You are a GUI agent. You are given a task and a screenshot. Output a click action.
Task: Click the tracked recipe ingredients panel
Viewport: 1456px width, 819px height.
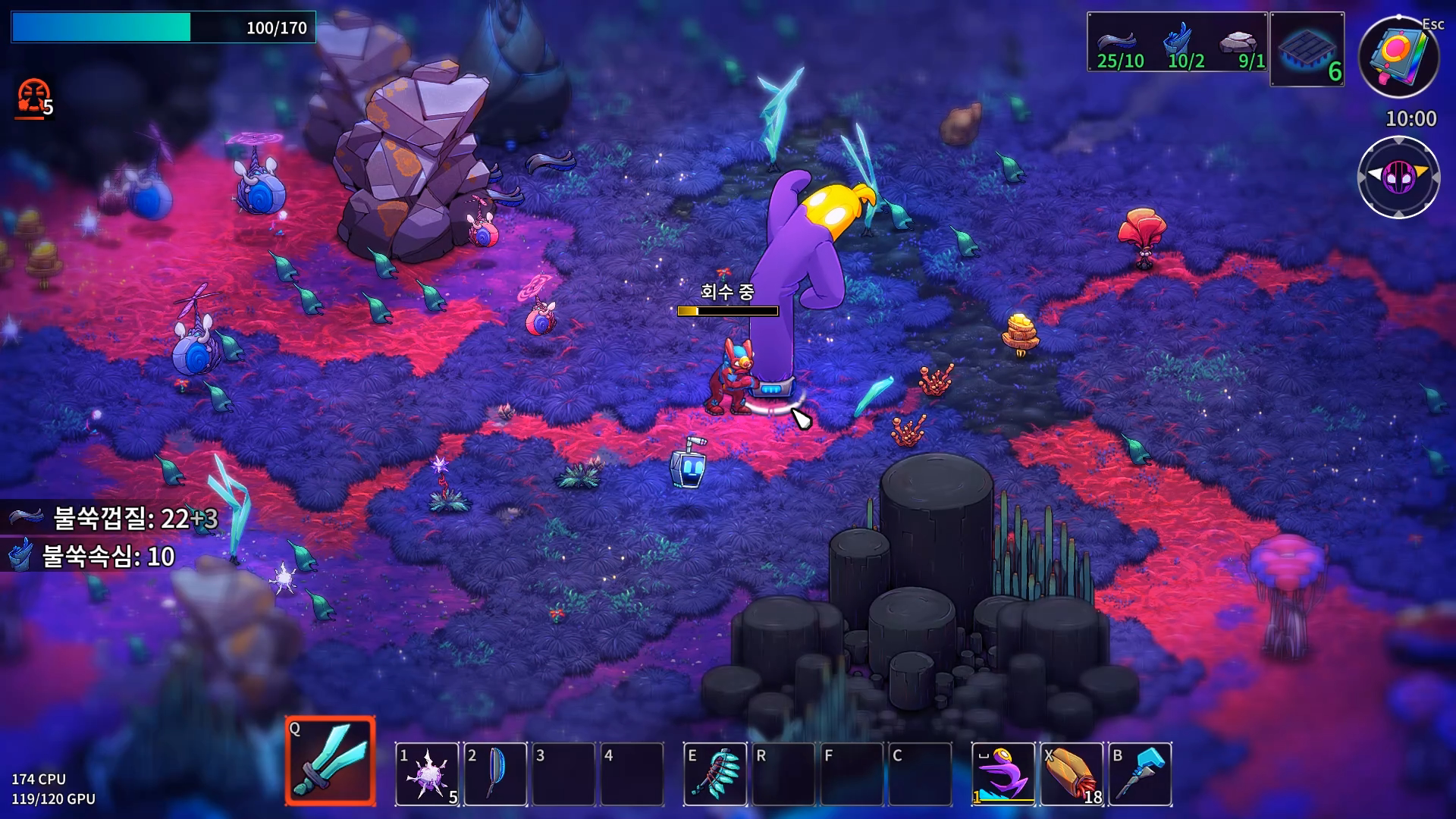click(1177, 42)
